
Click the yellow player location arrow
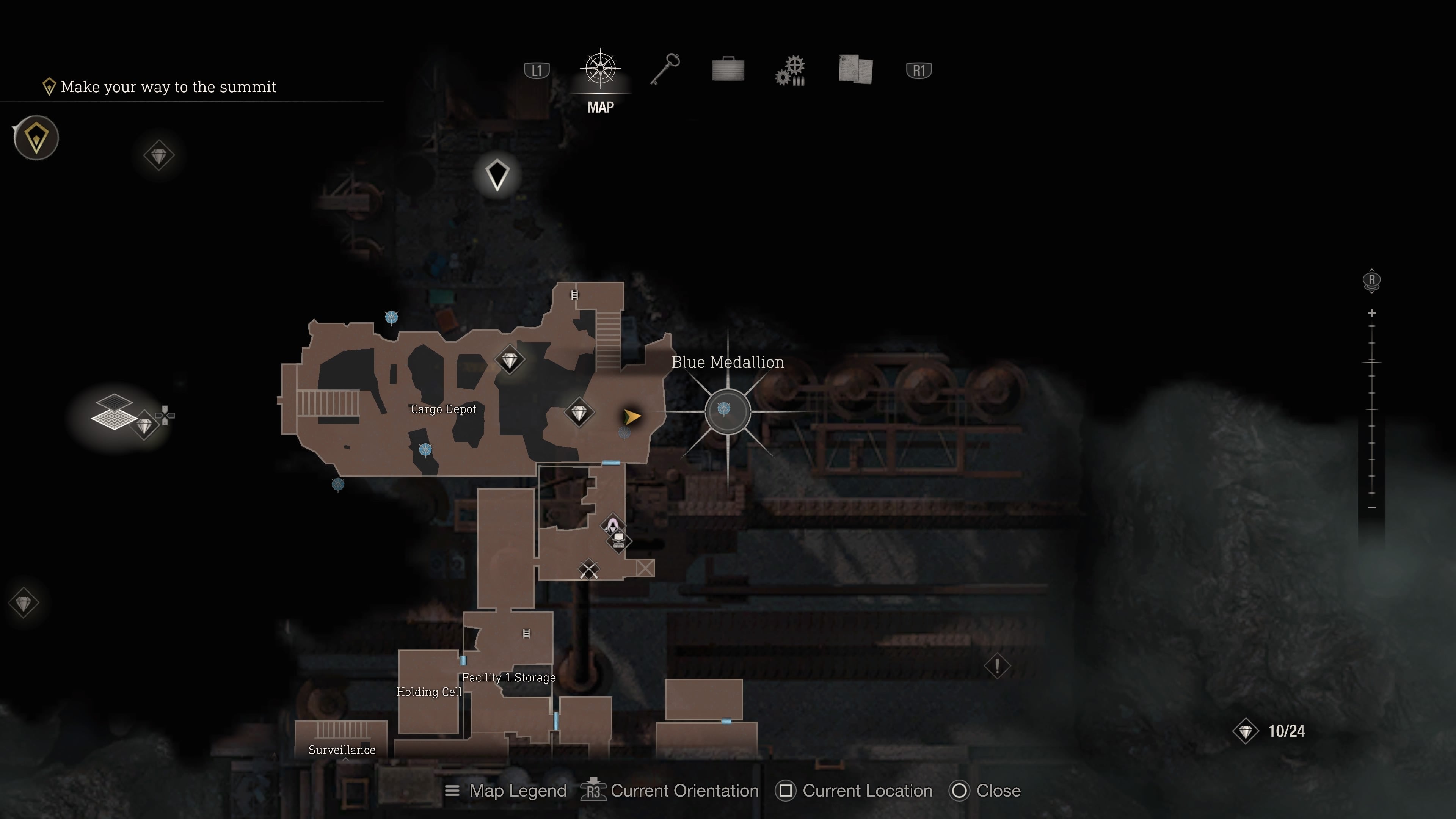point(632,417)
